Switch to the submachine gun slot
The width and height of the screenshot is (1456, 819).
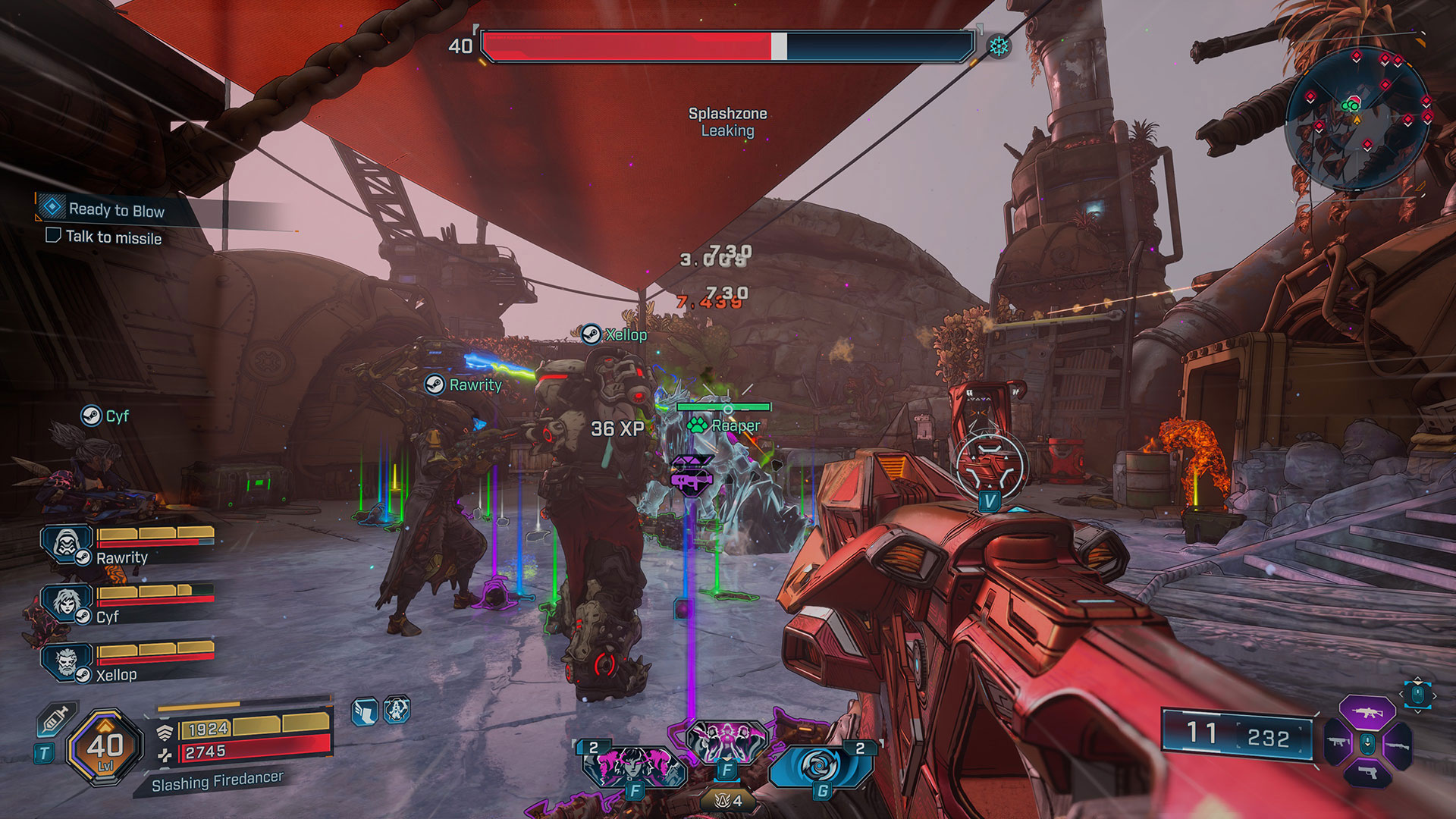pos(1337,743)
